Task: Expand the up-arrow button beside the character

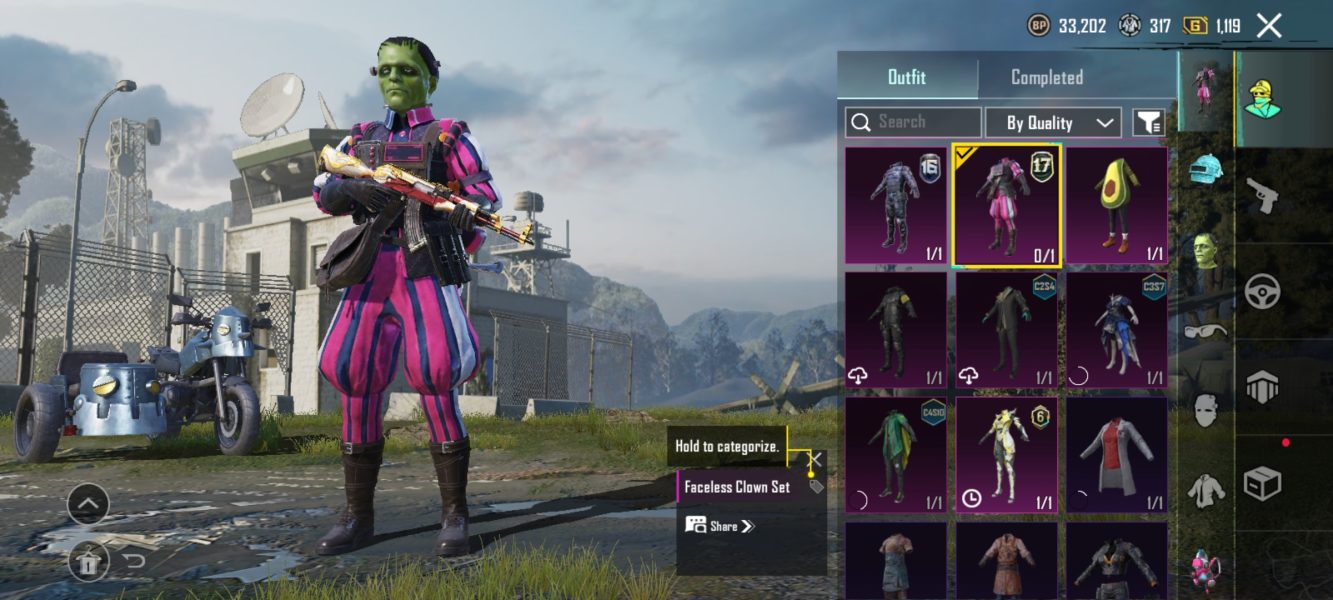Action: 88,504
